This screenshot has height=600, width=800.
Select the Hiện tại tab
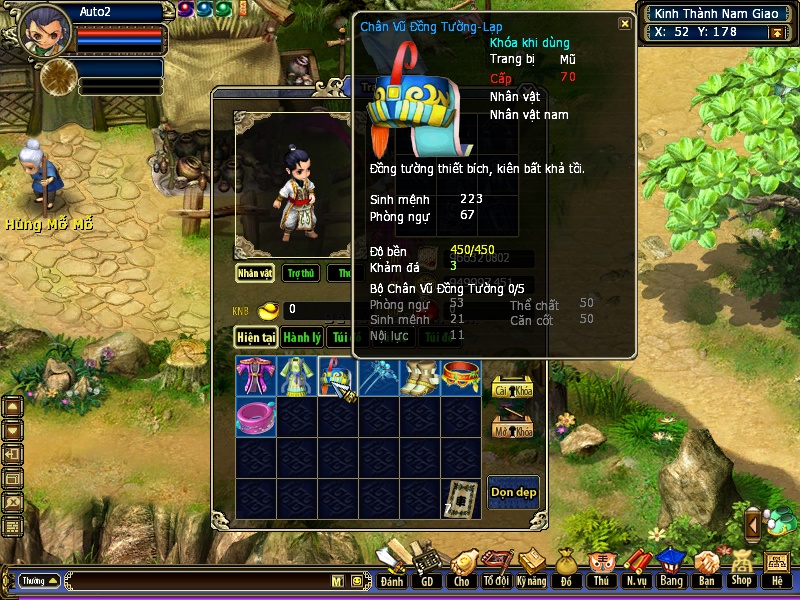click(256, 338)
